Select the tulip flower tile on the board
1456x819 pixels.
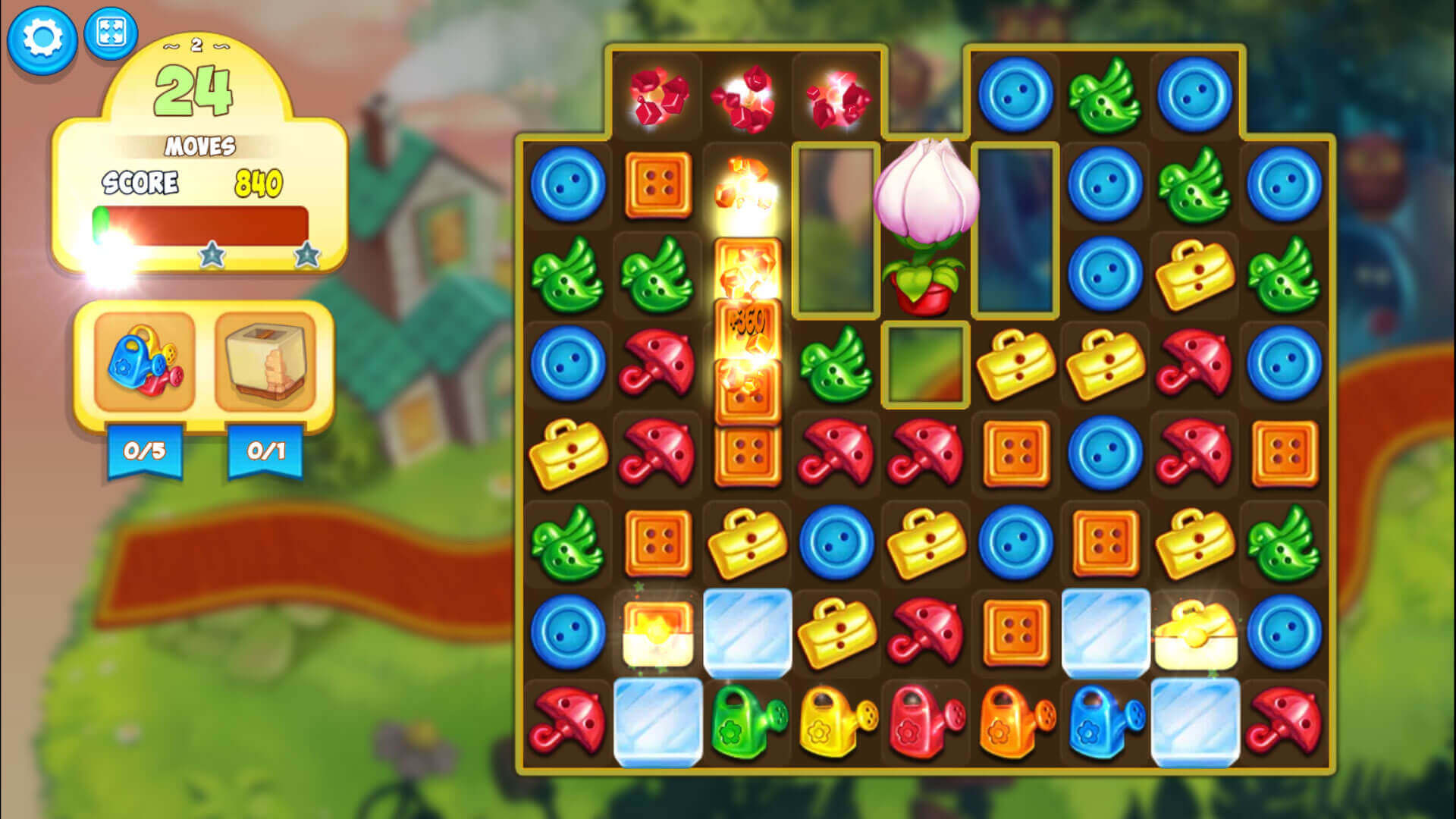coord(927,220)
